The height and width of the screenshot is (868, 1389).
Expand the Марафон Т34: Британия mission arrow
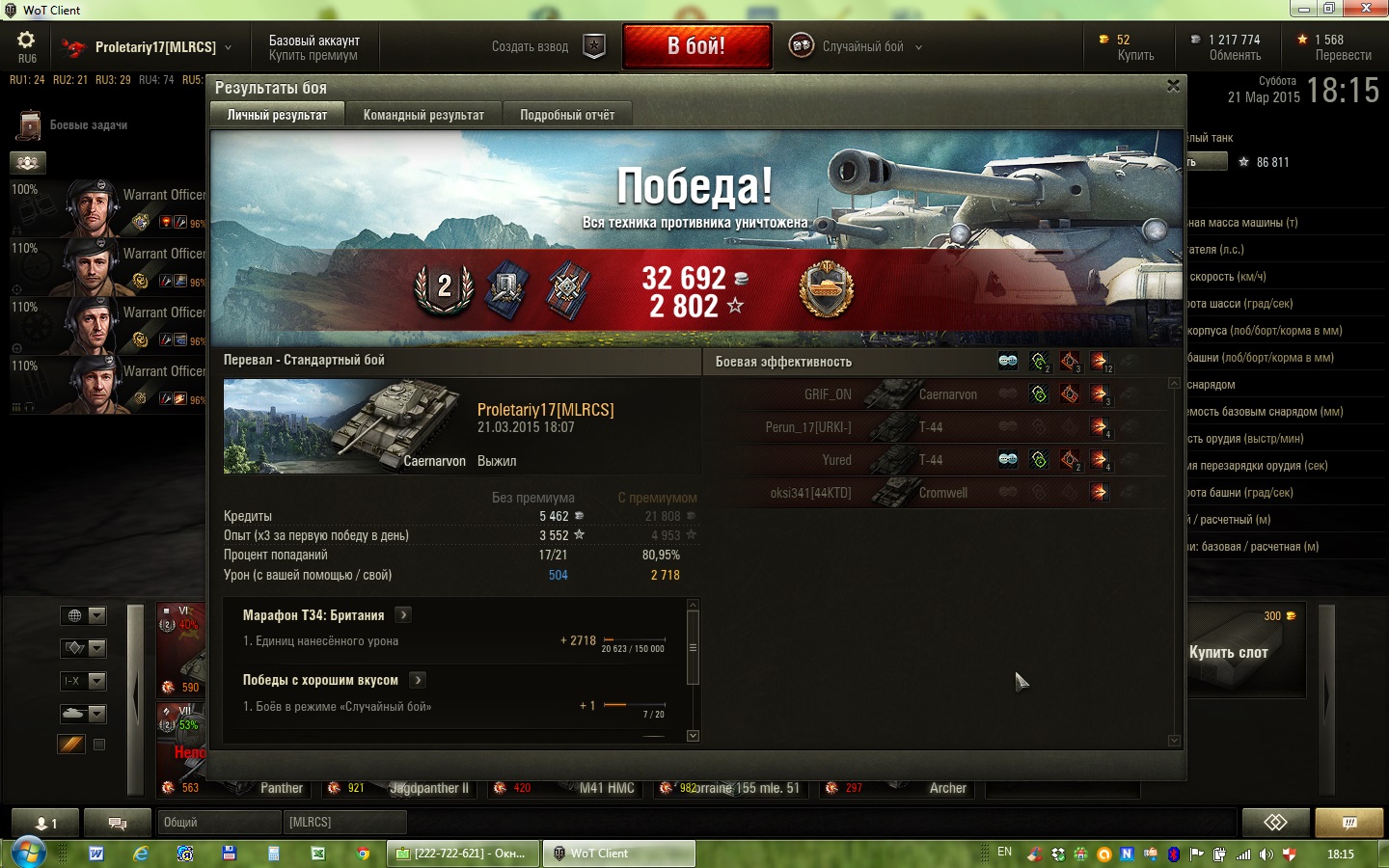point(404,614)
